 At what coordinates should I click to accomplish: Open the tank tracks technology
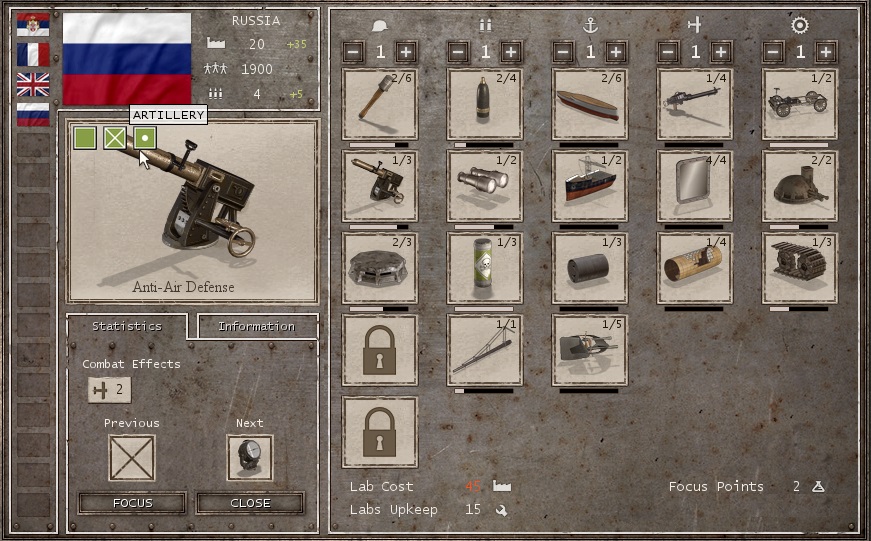click(800, 268)
